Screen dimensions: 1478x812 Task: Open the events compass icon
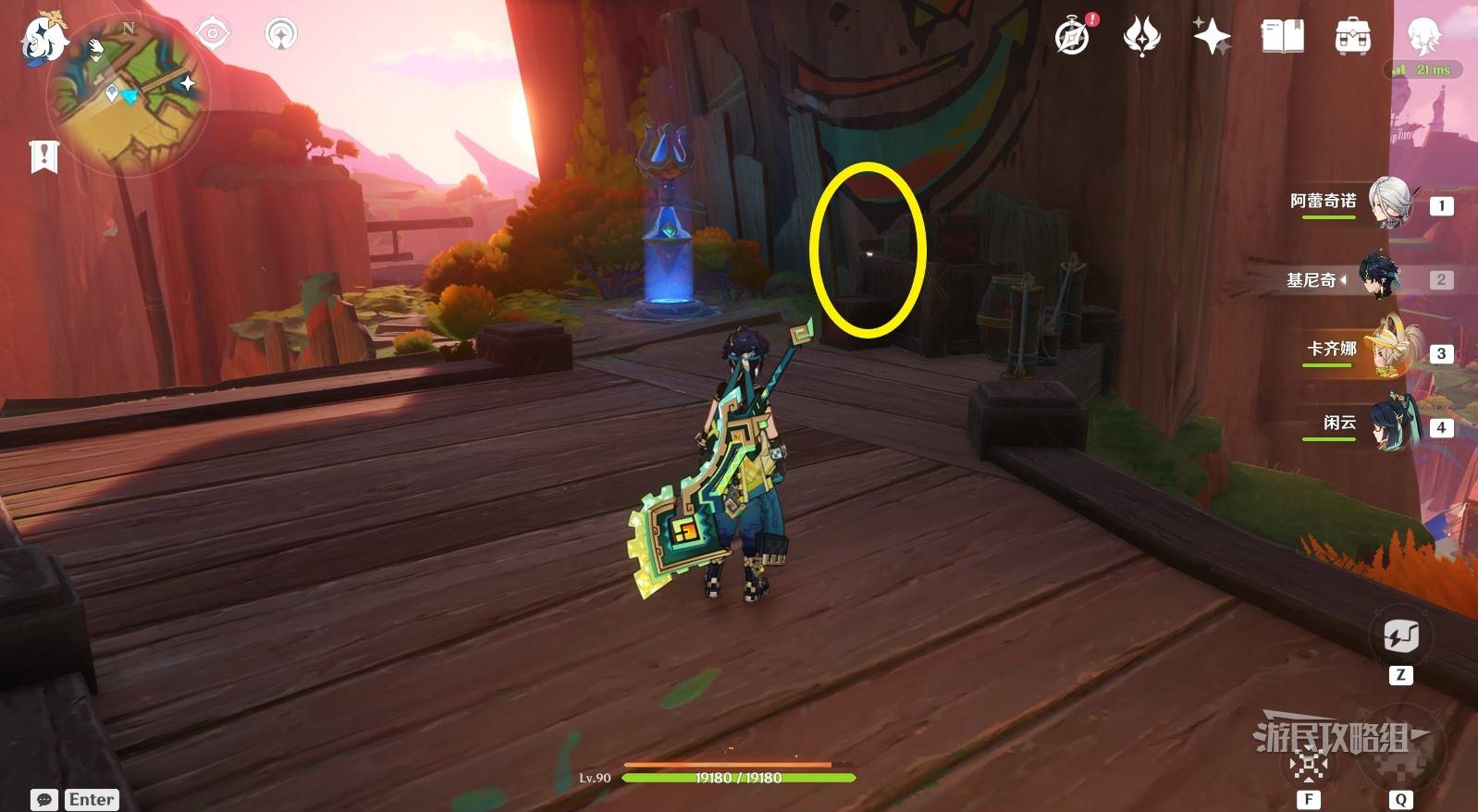click(x=1073, y=36)
